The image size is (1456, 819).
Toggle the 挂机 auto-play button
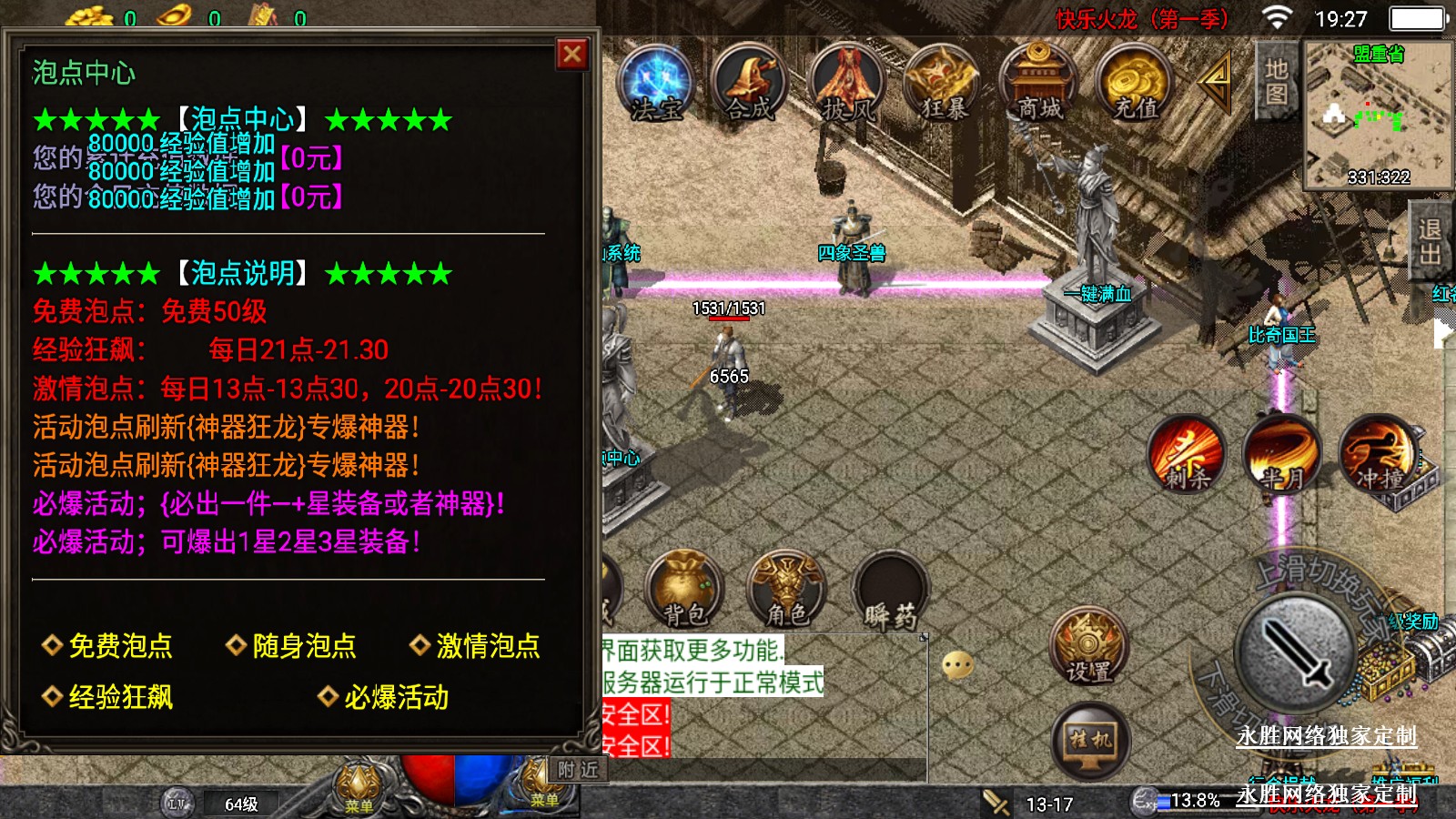(x=1090, y=742)
